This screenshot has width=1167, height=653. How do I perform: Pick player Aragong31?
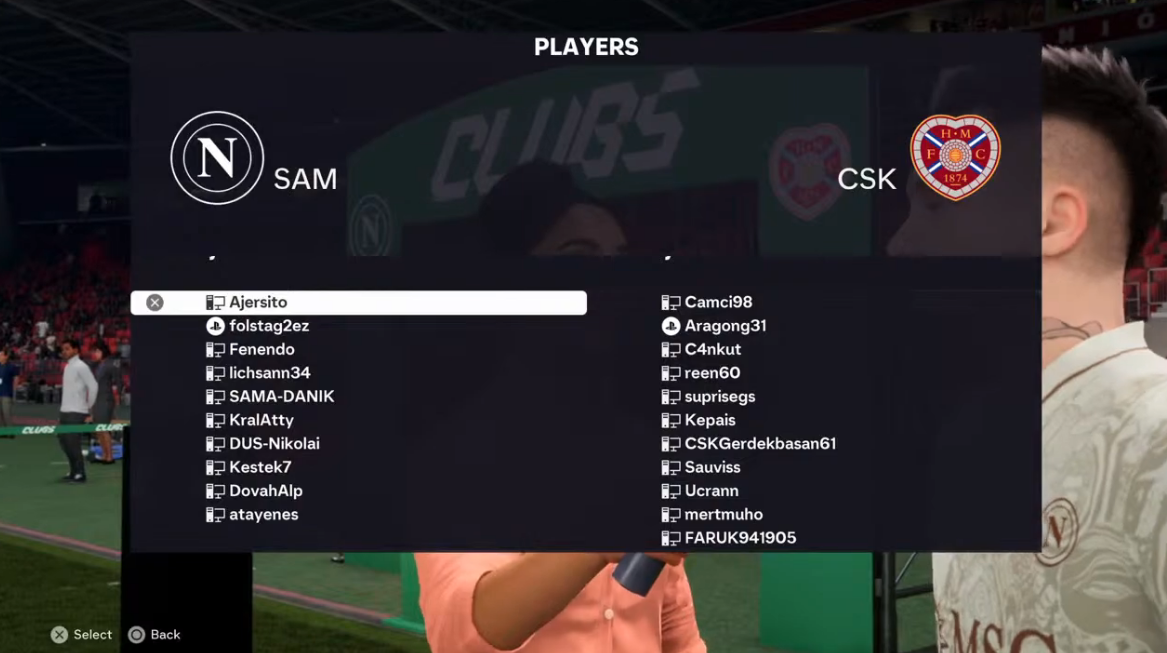(x=725, y=326)
